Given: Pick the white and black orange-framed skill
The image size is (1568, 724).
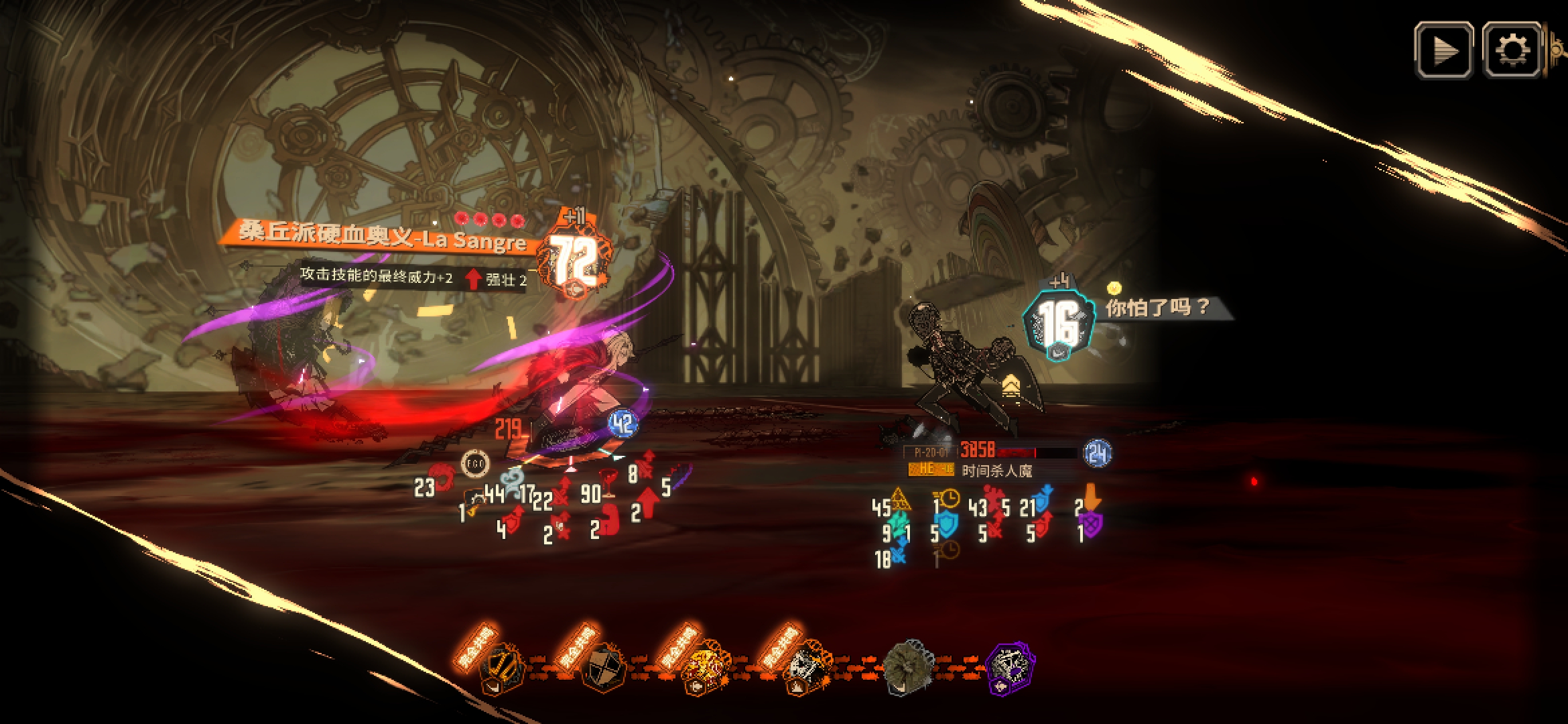Looking at the screenshot, I should click(807, 666).
